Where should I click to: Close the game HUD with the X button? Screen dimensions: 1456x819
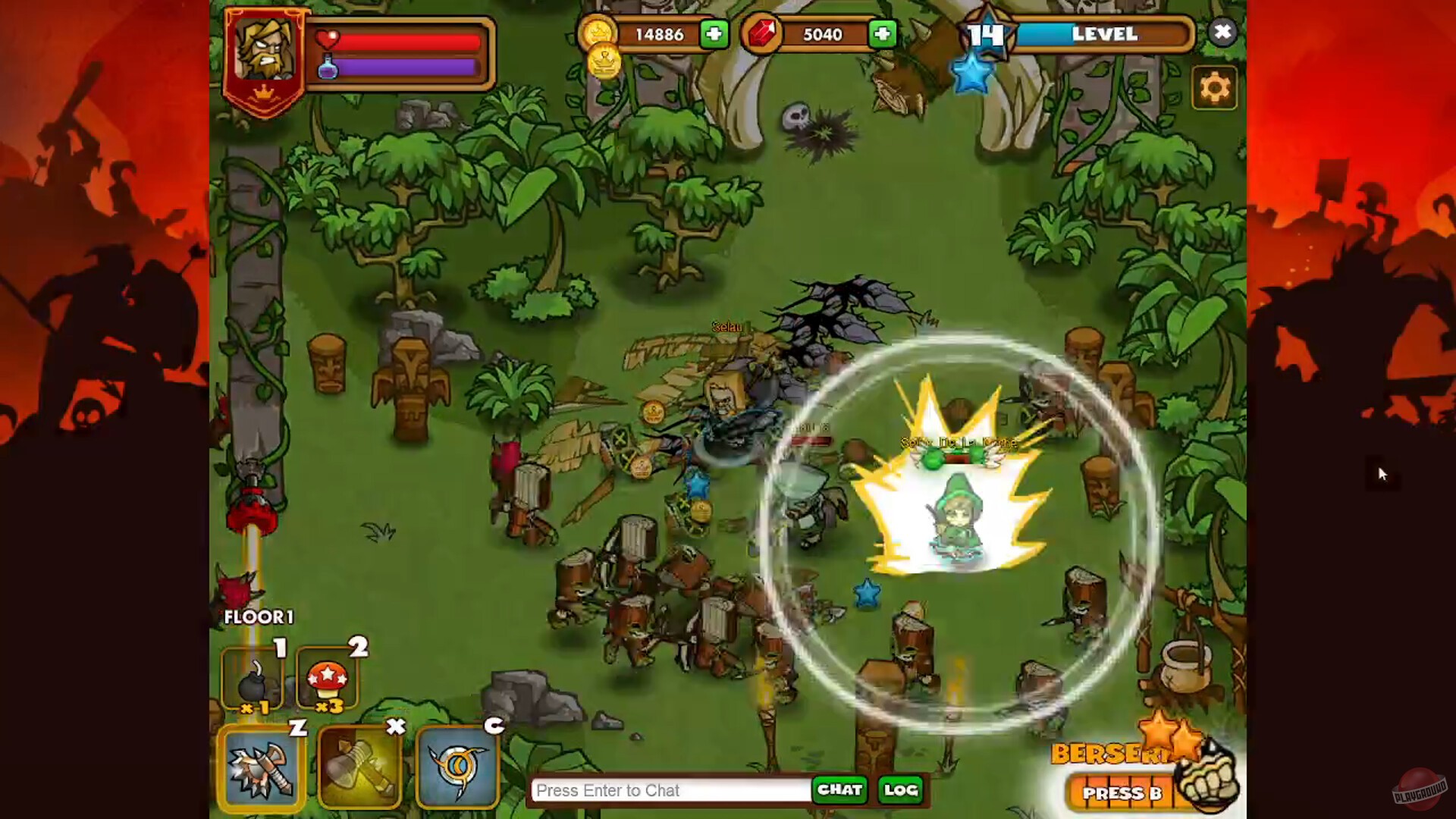pos(1222,33)
